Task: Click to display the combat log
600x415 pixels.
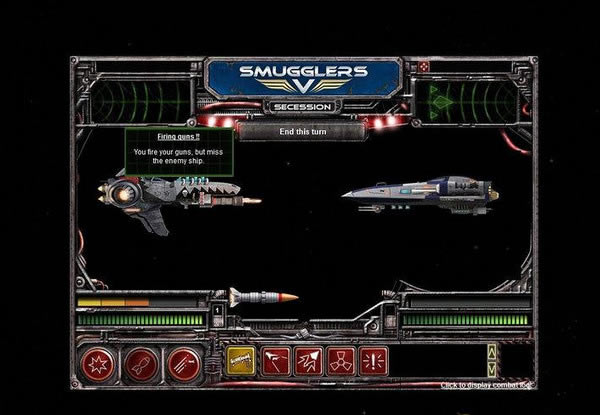Action: pos(487,385)
